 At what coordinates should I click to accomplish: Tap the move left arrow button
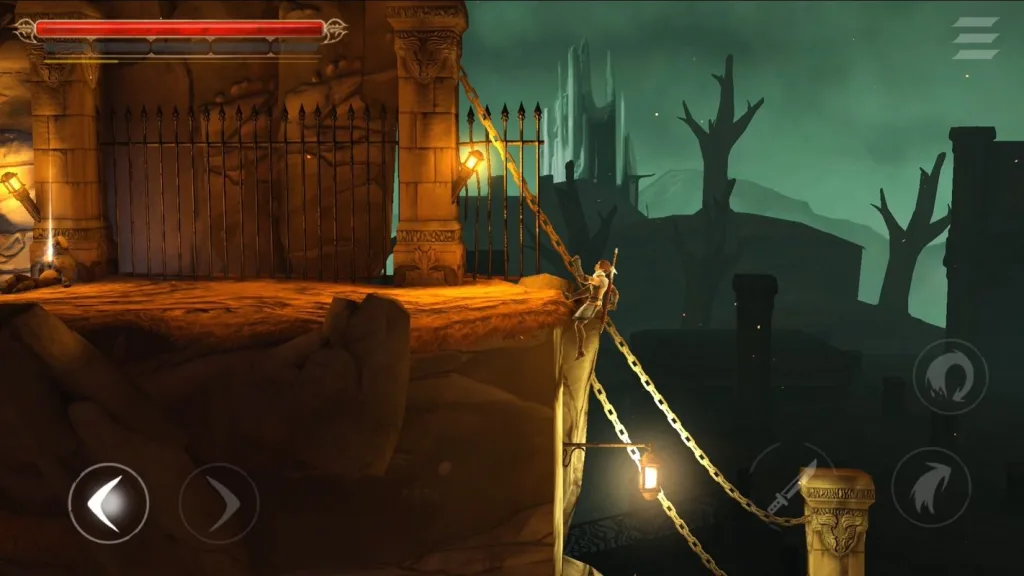tap(108, 503)
